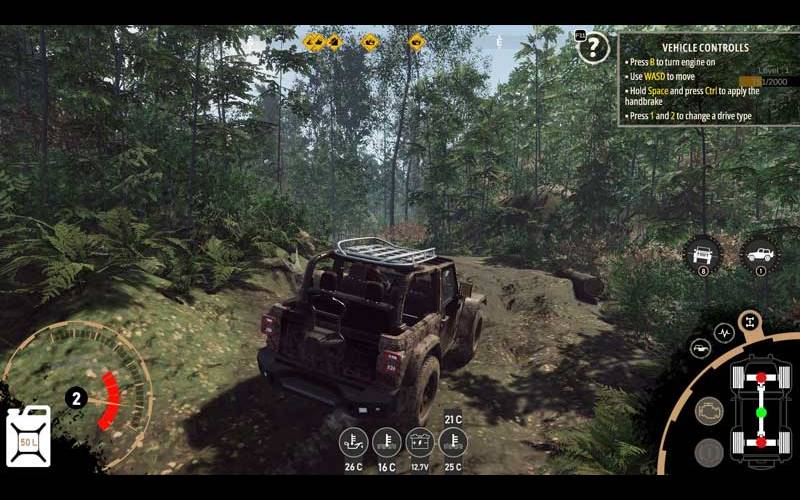Click the check engine warning icon
Image resolution: width=800 pixels, height=500 pixels.
709,411
